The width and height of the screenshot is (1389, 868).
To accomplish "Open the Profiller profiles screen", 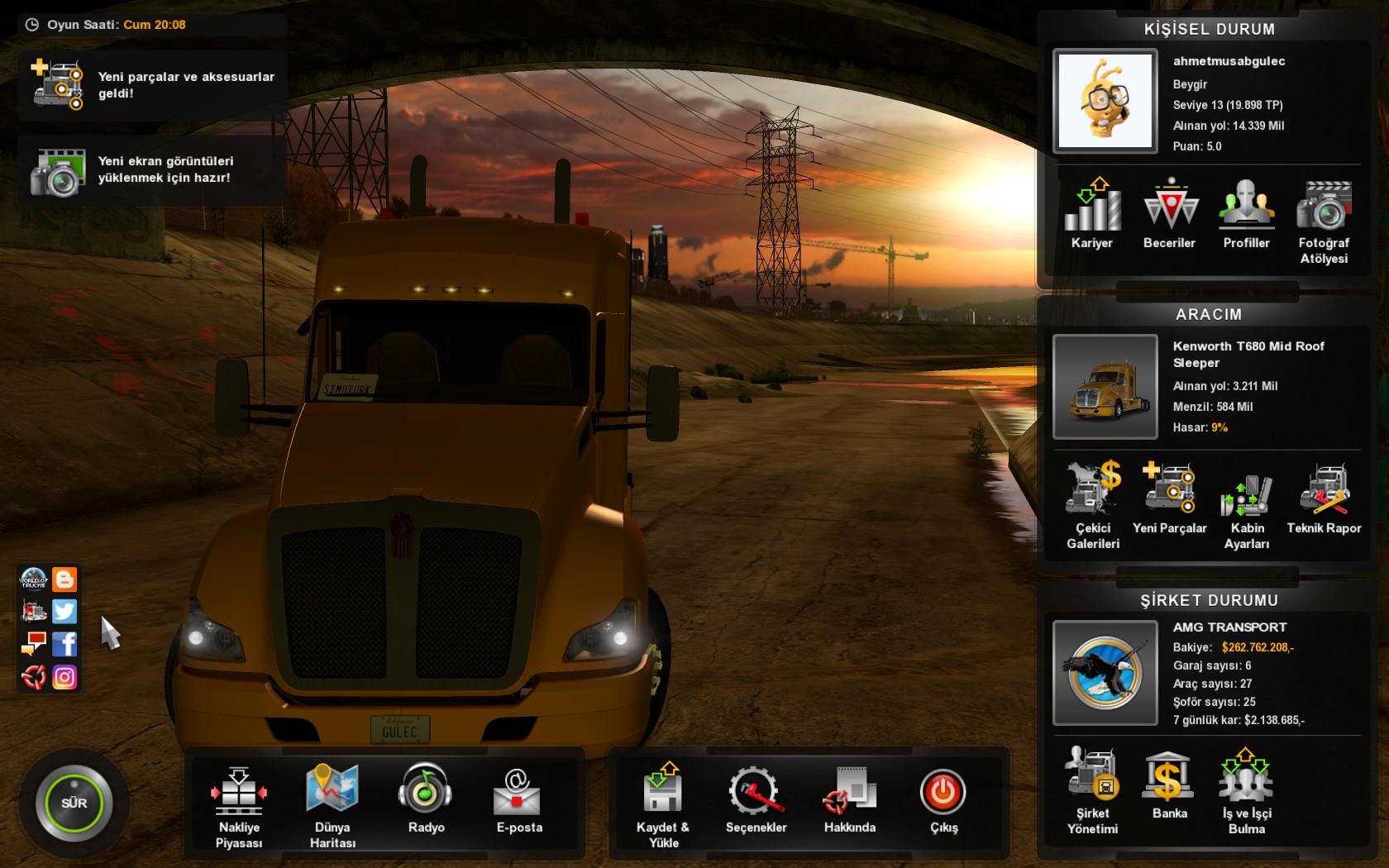I will [x=1246, y=213].
